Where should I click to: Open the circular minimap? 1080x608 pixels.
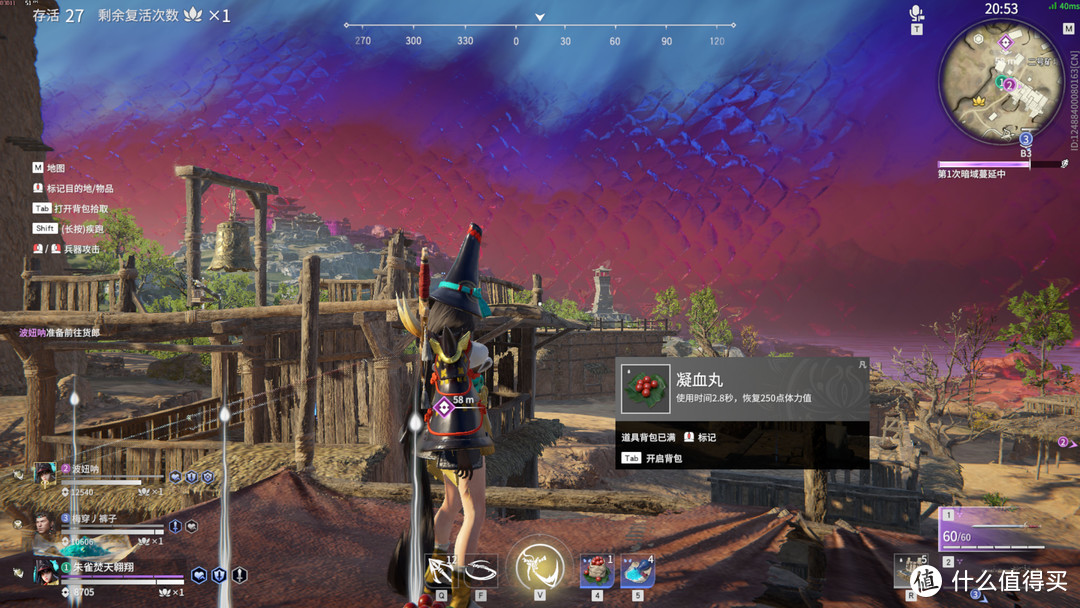[x=1001, y=81]
